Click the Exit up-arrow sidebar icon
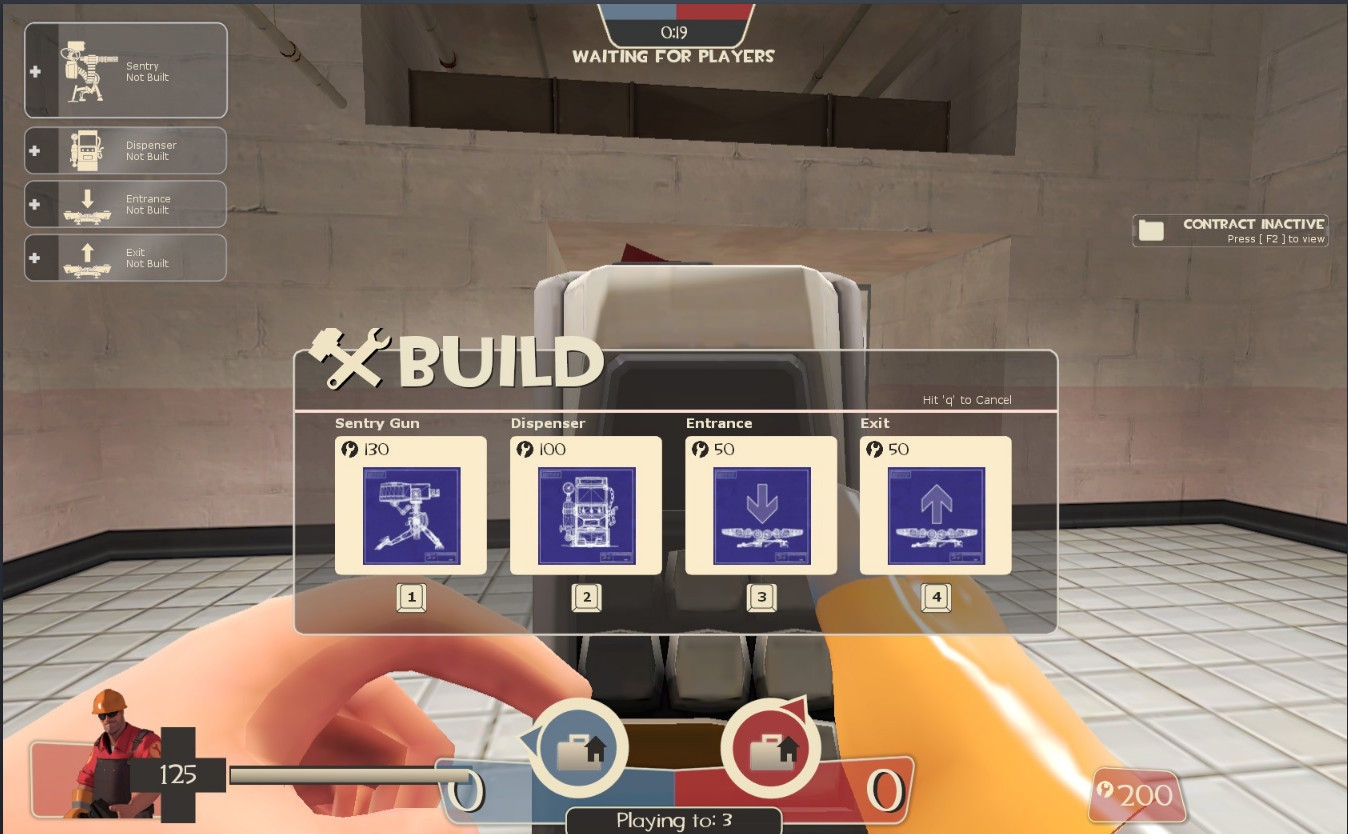The height and width of the screenshot is (834, 1348). (90, 257)
